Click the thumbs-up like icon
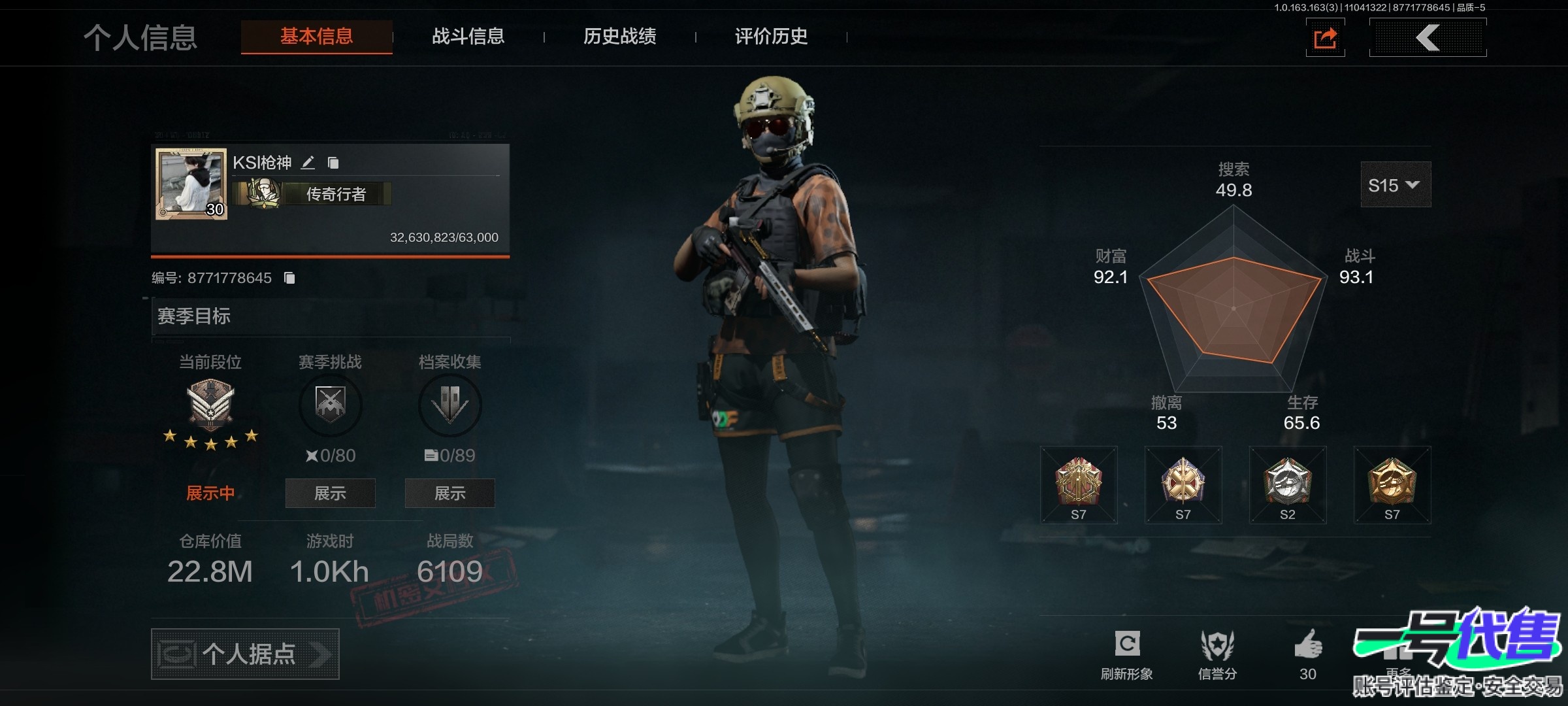Screen dimensions: 1568x706 1308,647
